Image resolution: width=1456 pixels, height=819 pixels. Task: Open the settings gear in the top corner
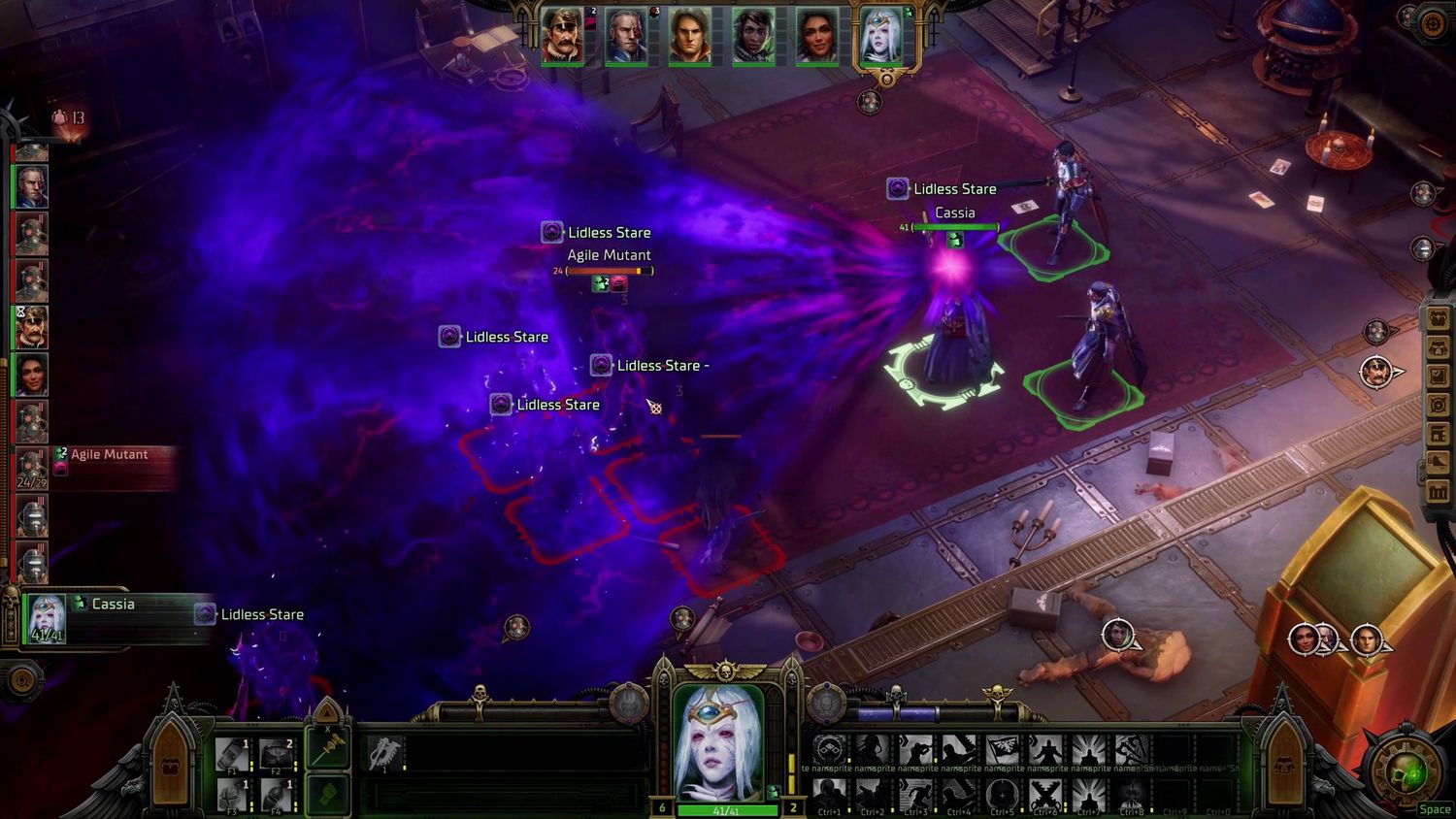click(x=1433, y=23)
